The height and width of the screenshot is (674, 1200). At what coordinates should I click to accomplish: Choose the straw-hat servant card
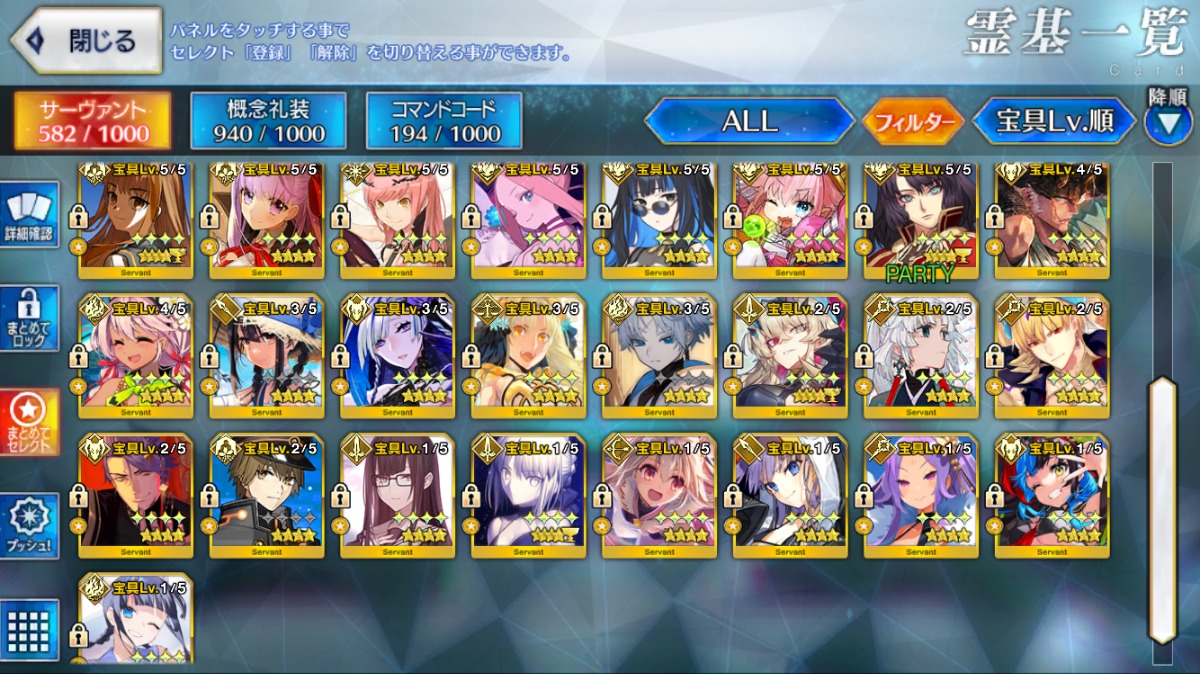pos(267,357)
